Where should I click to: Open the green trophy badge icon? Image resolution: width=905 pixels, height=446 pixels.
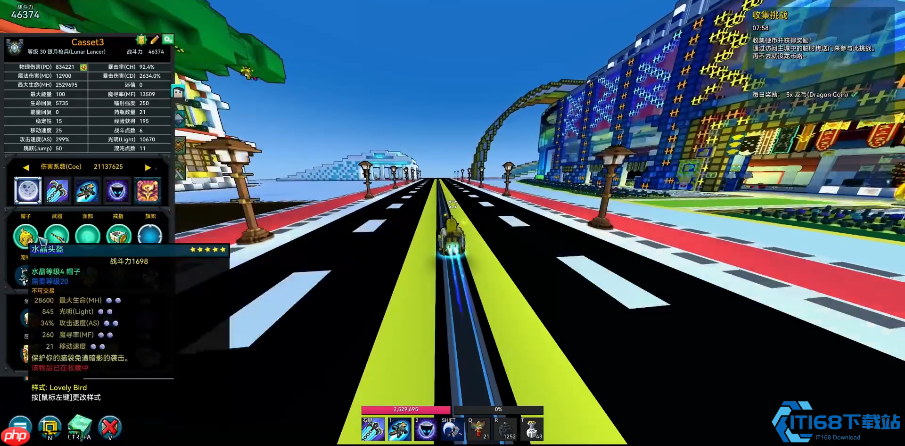coord(140,40)
